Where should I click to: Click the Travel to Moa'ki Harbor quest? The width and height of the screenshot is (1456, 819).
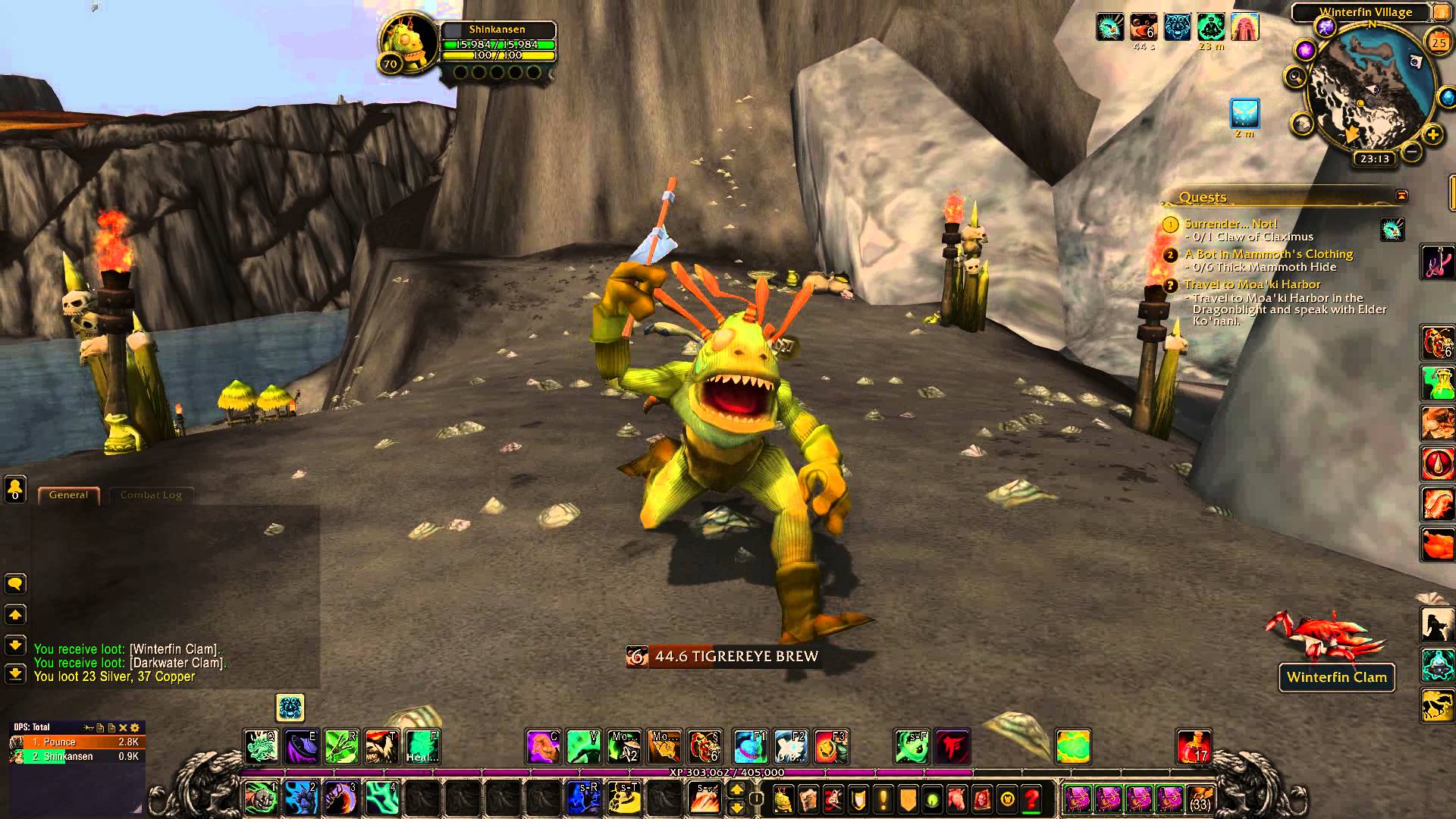[x=1252, y=284]
